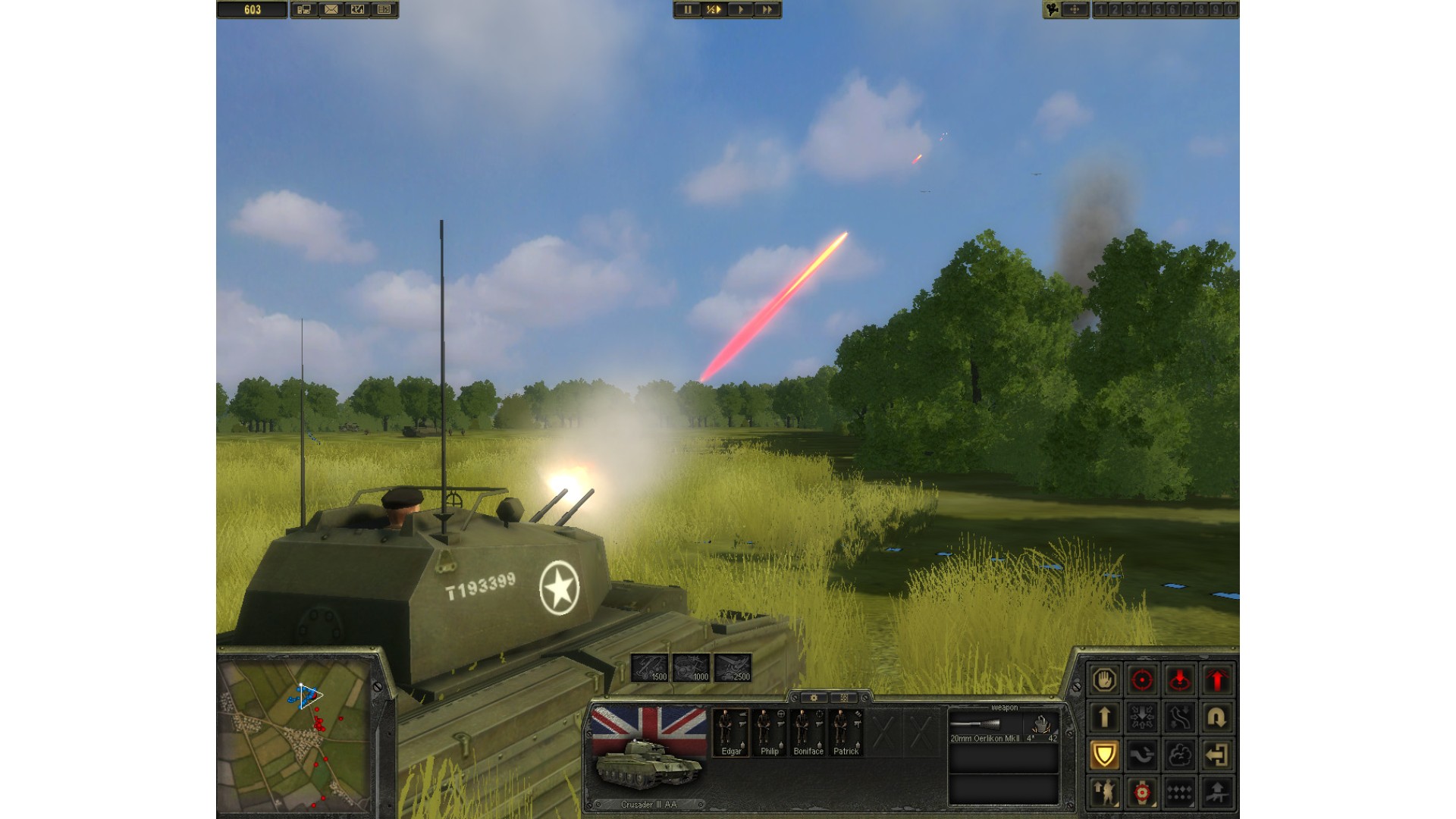Select crew member Philip
This screenshot has height=819, width=1456.
pyautogui.click(x=770, y=732)
